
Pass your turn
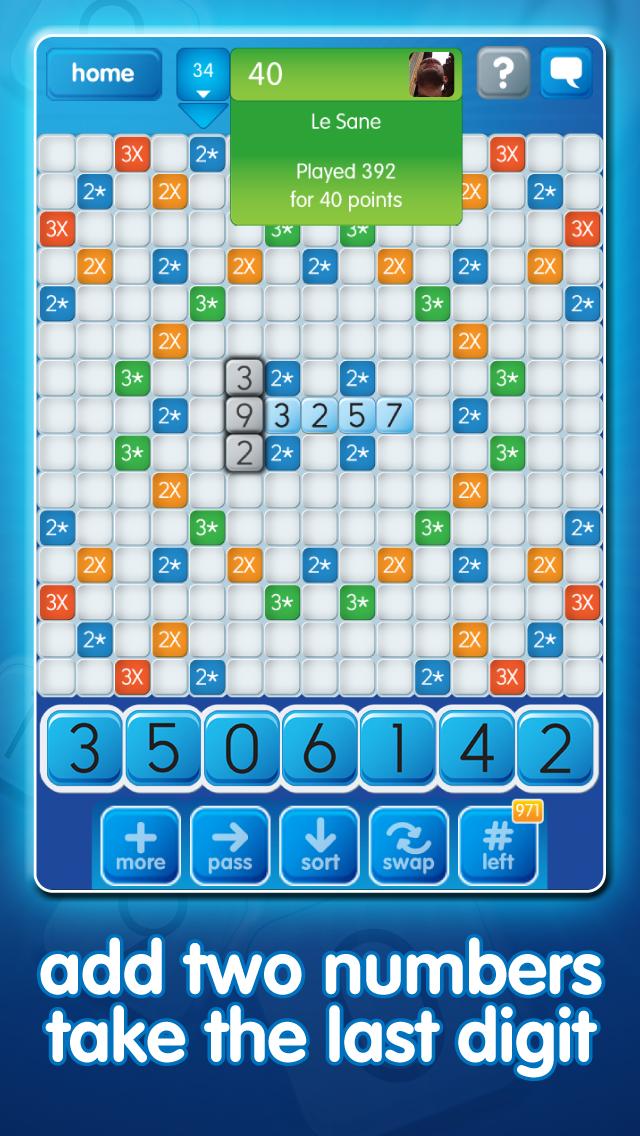point(230,846)
